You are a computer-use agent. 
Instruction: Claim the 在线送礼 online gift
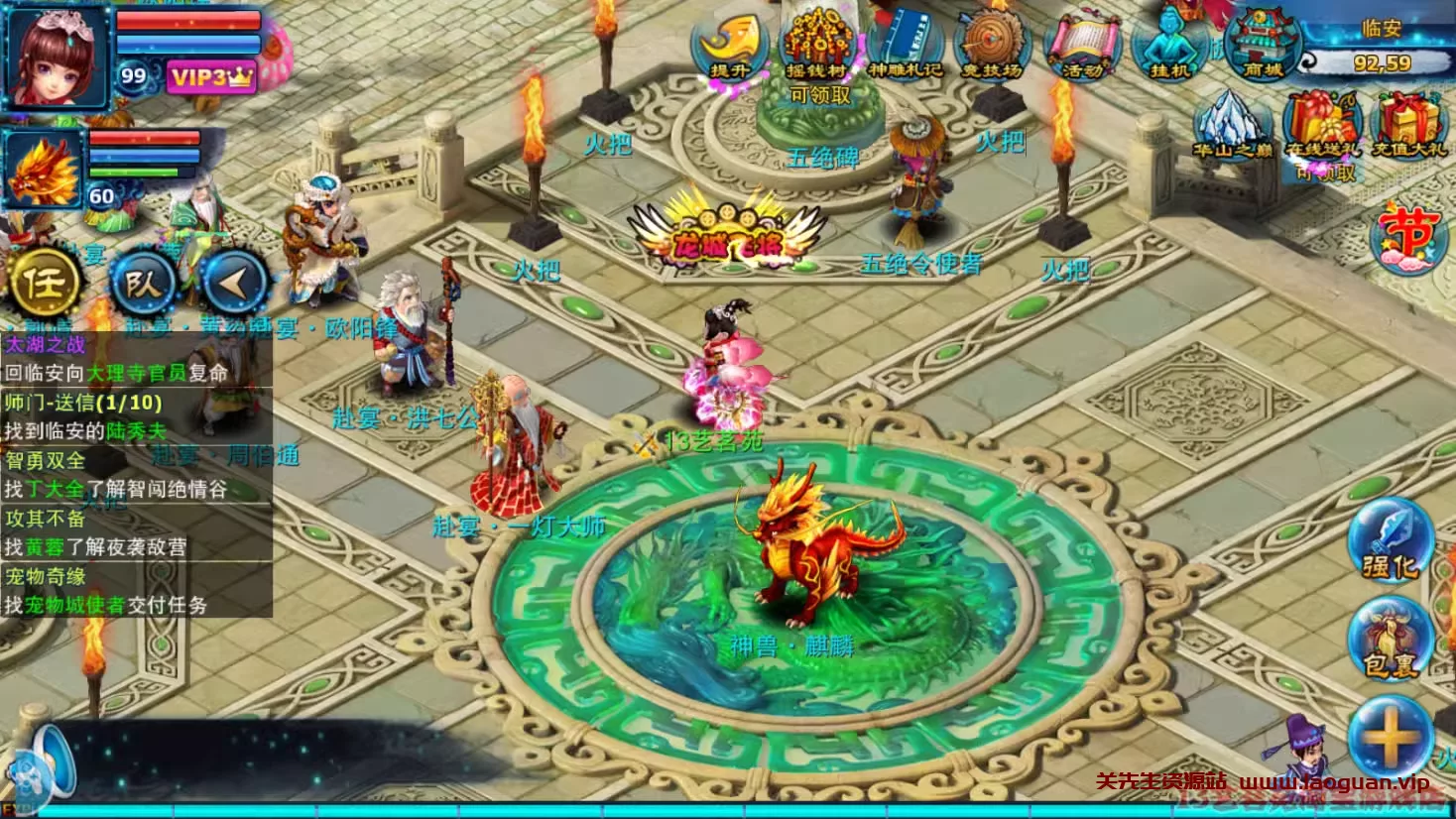pyautogui.click(x=1323, y=126)
